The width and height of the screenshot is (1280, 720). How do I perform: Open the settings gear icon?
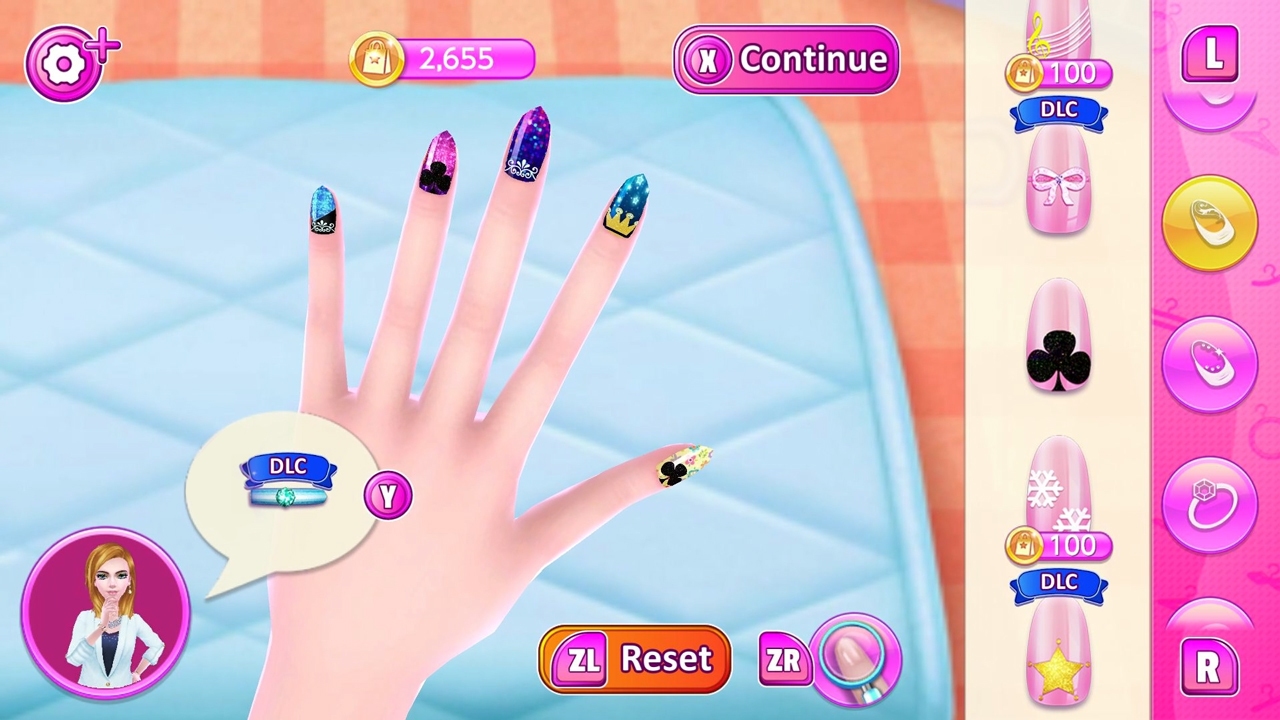pos(66,62)
